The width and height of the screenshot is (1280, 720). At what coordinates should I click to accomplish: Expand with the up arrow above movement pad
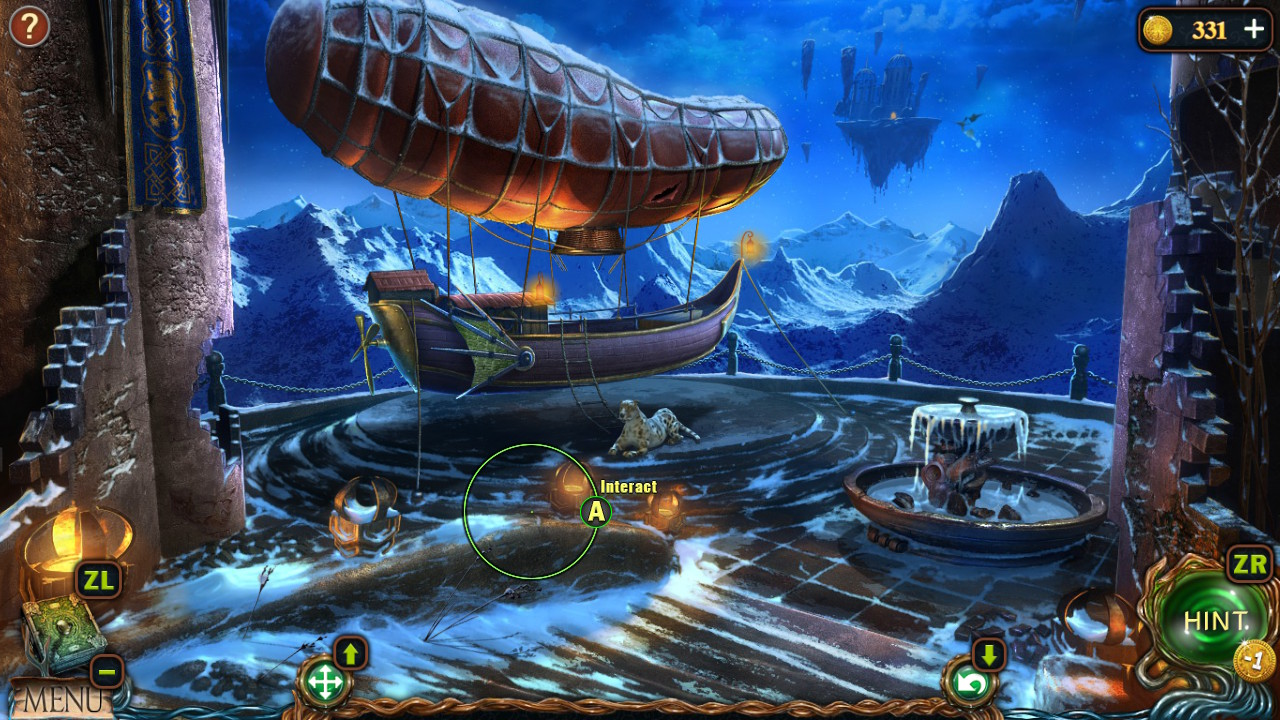pyautogui.click(x=350, y=655)
